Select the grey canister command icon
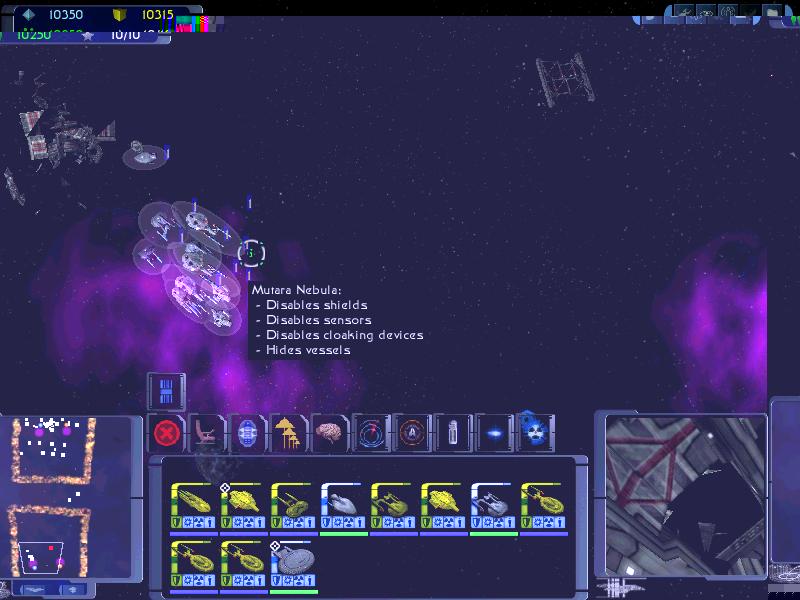Image resolution: width=800 pixels, height=600 pixels. point(452,434)
